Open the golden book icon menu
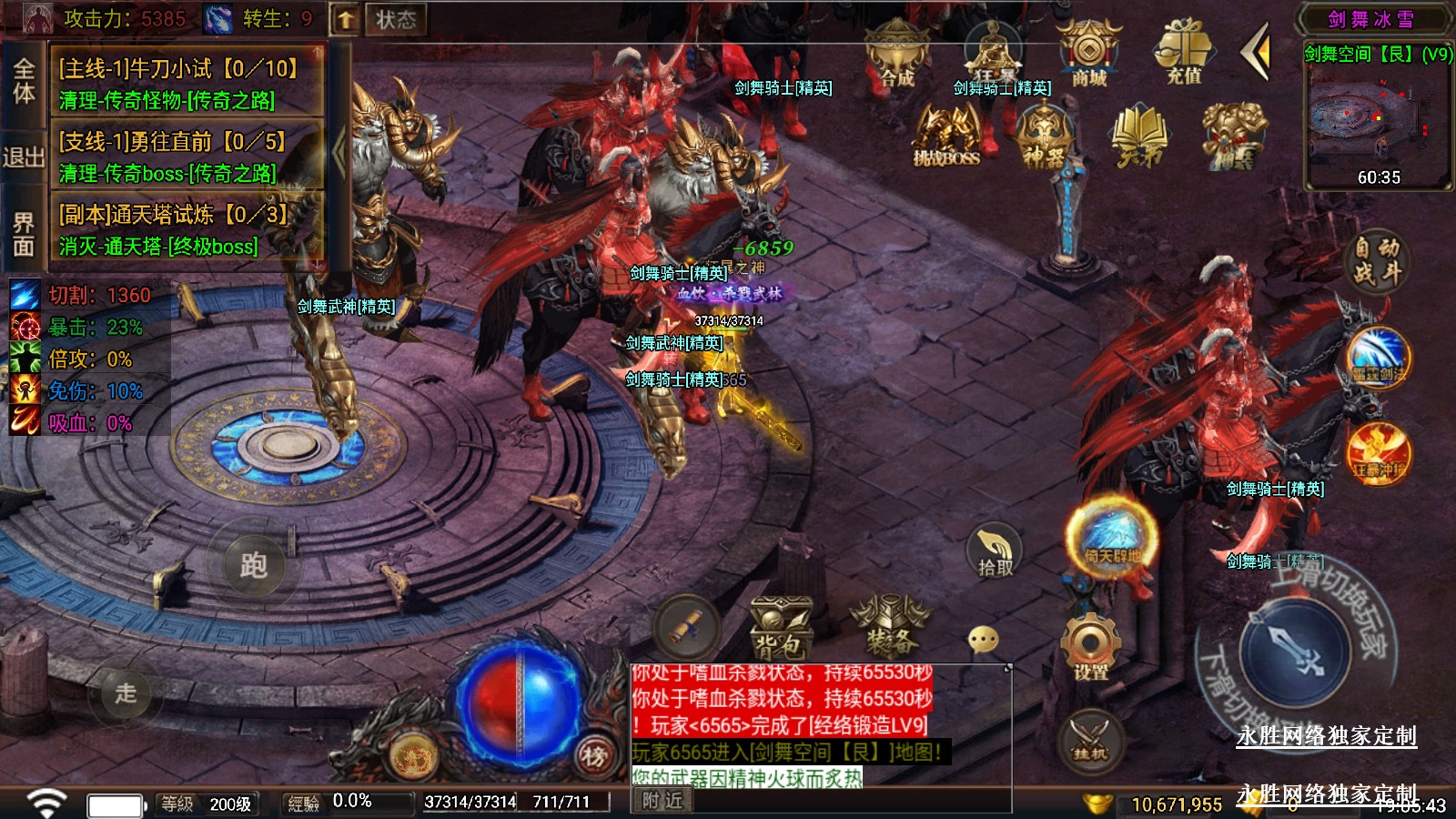Viewport: 1456px width, 819px height. 1138,136
